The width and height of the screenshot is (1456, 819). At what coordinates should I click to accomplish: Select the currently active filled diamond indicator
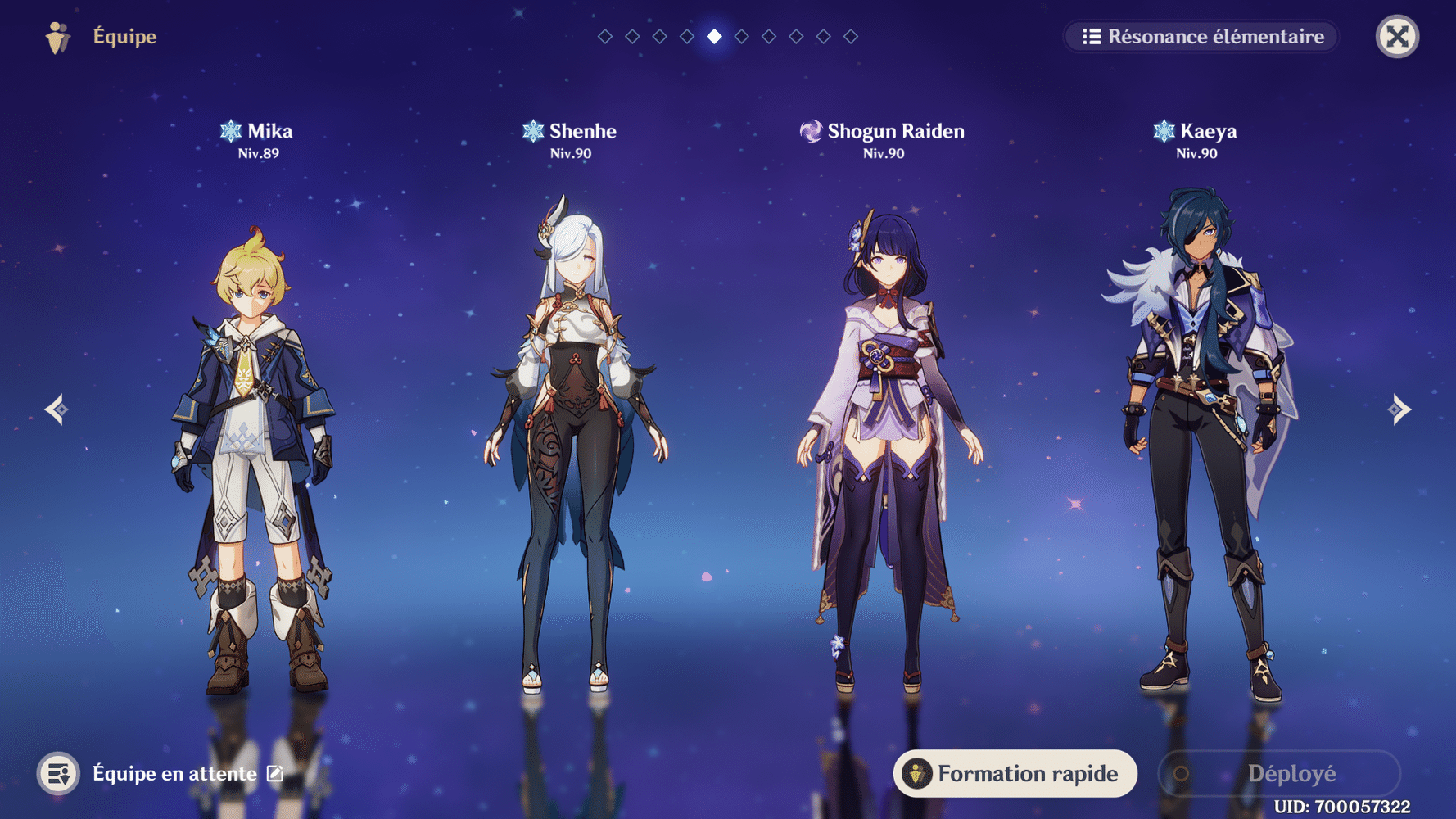tap(713, 36)
